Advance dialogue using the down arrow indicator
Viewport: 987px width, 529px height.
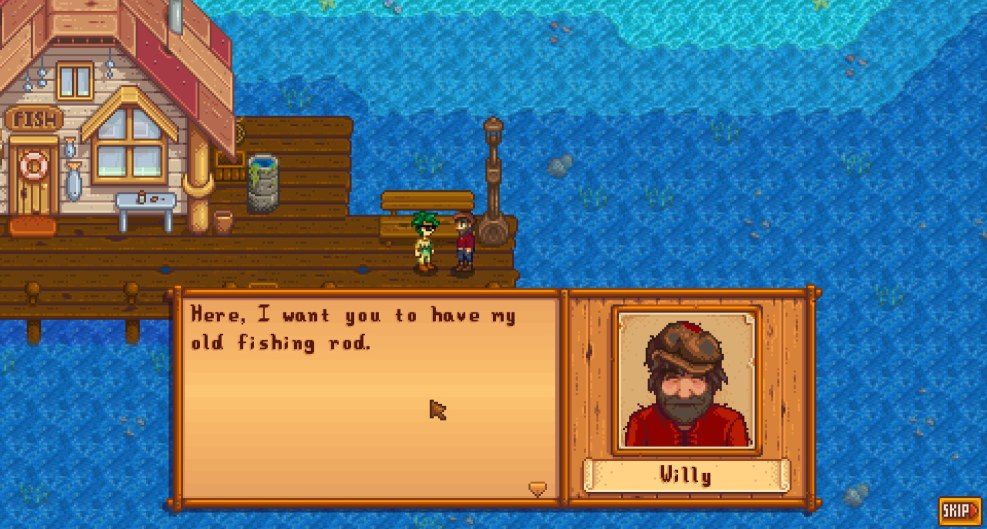(x=538, y=488)
